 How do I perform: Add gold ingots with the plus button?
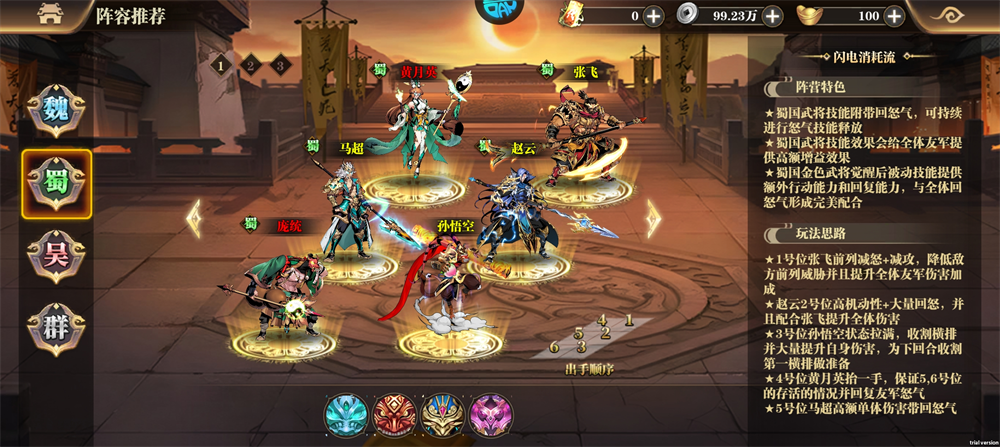coord(894,16)
